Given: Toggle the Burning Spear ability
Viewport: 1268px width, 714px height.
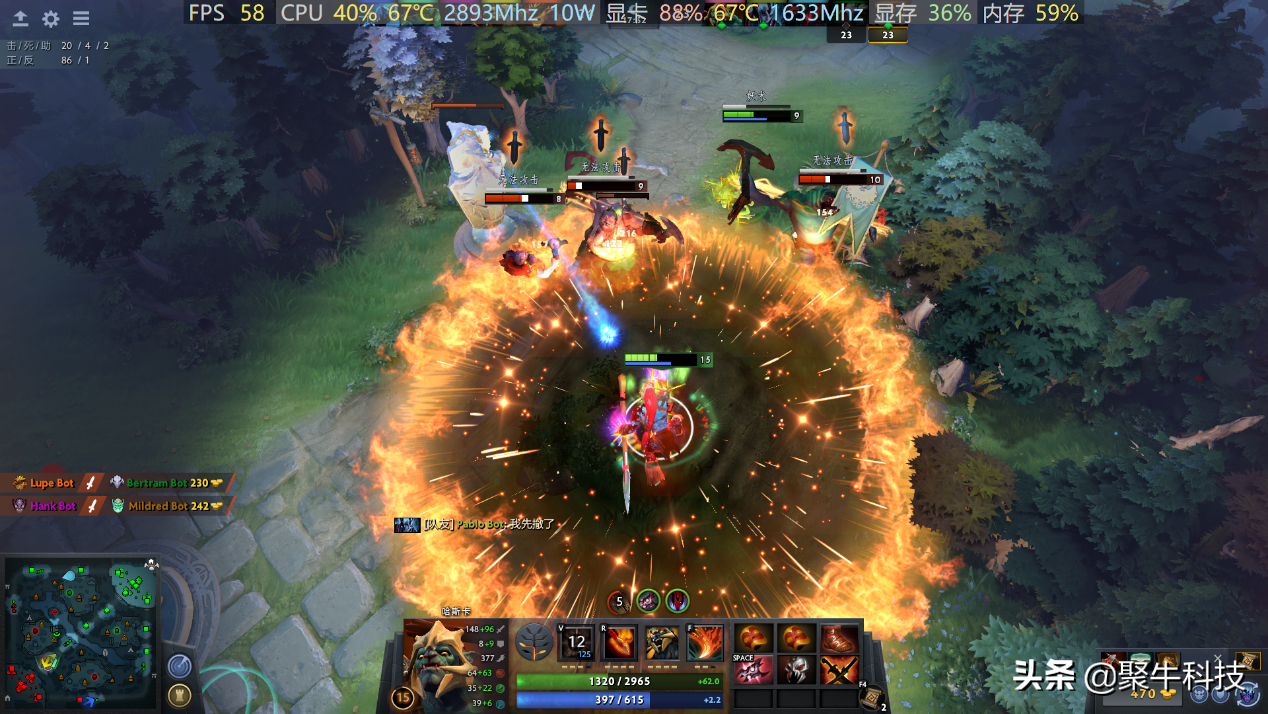Looking at the screenshot, I should [x=619, y=641].
